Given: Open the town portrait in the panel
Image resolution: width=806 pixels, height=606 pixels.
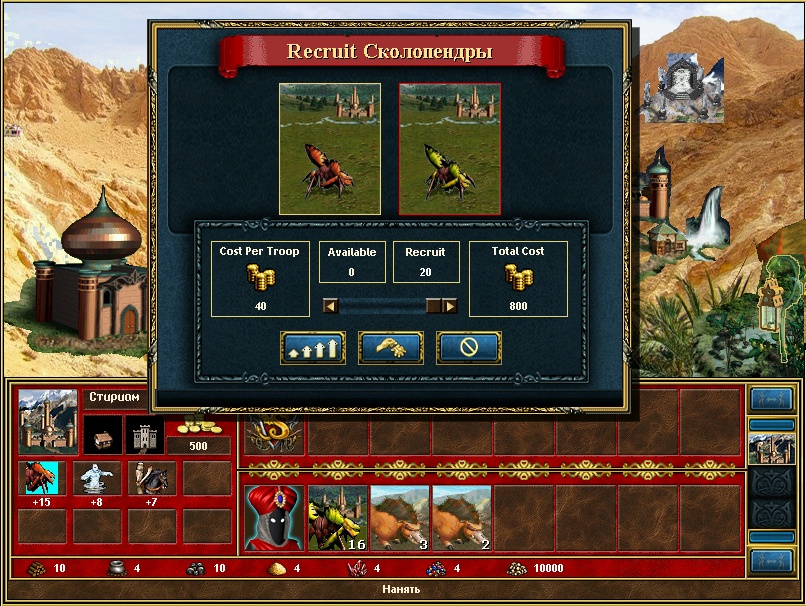Looking at the screenshot, I should pos(48,420).
